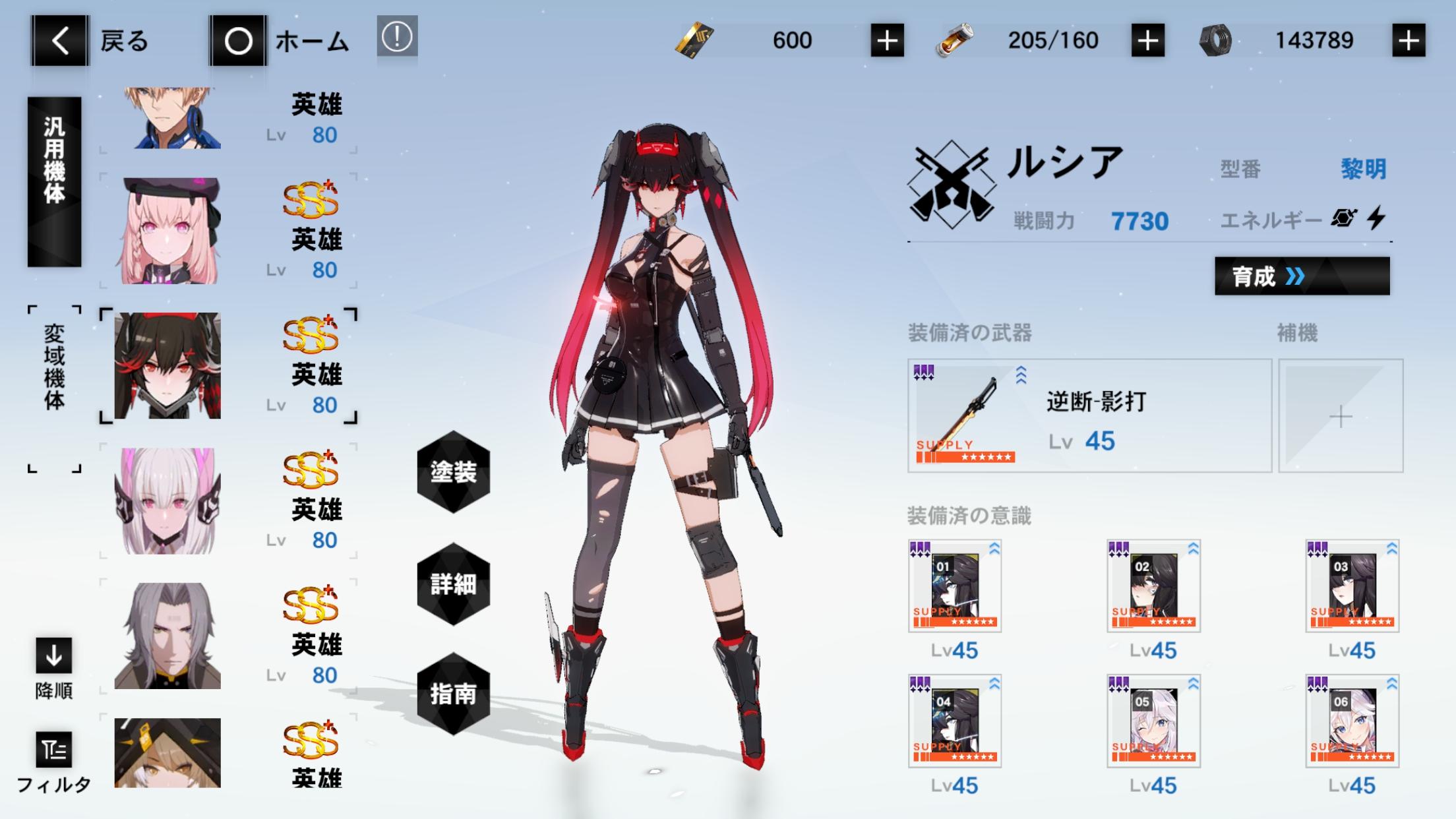Click the back arrow next to 戻る
1456x819 pixels.
58,40
